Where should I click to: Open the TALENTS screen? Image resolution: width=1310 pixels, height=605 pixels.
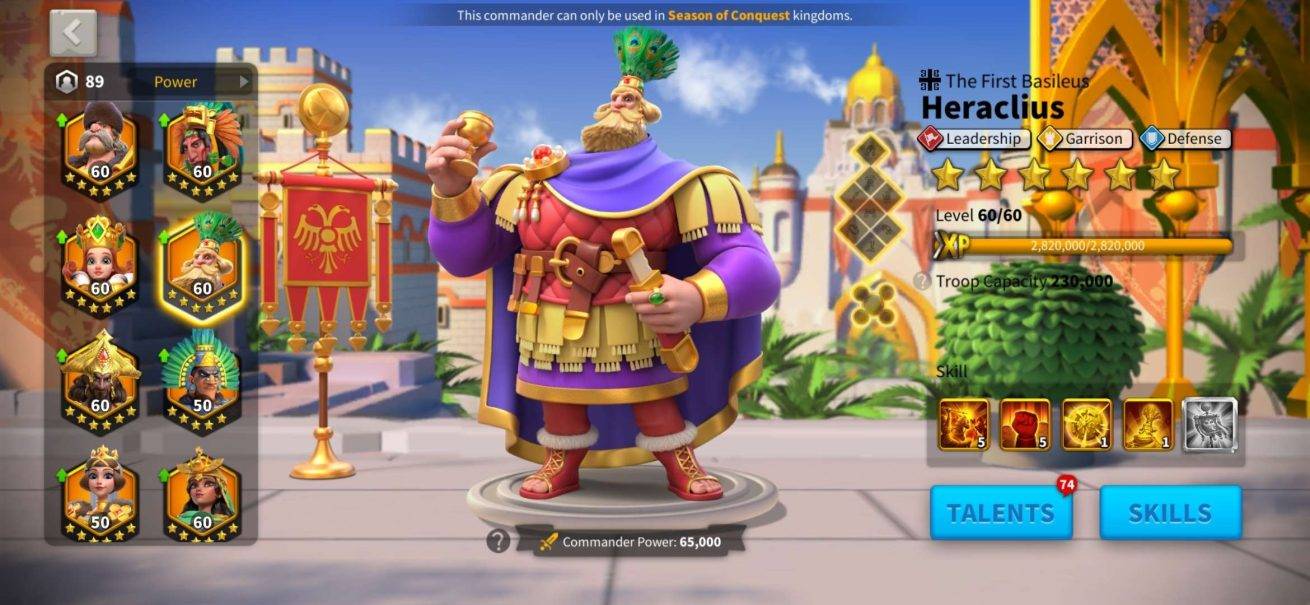point(1001,513)
